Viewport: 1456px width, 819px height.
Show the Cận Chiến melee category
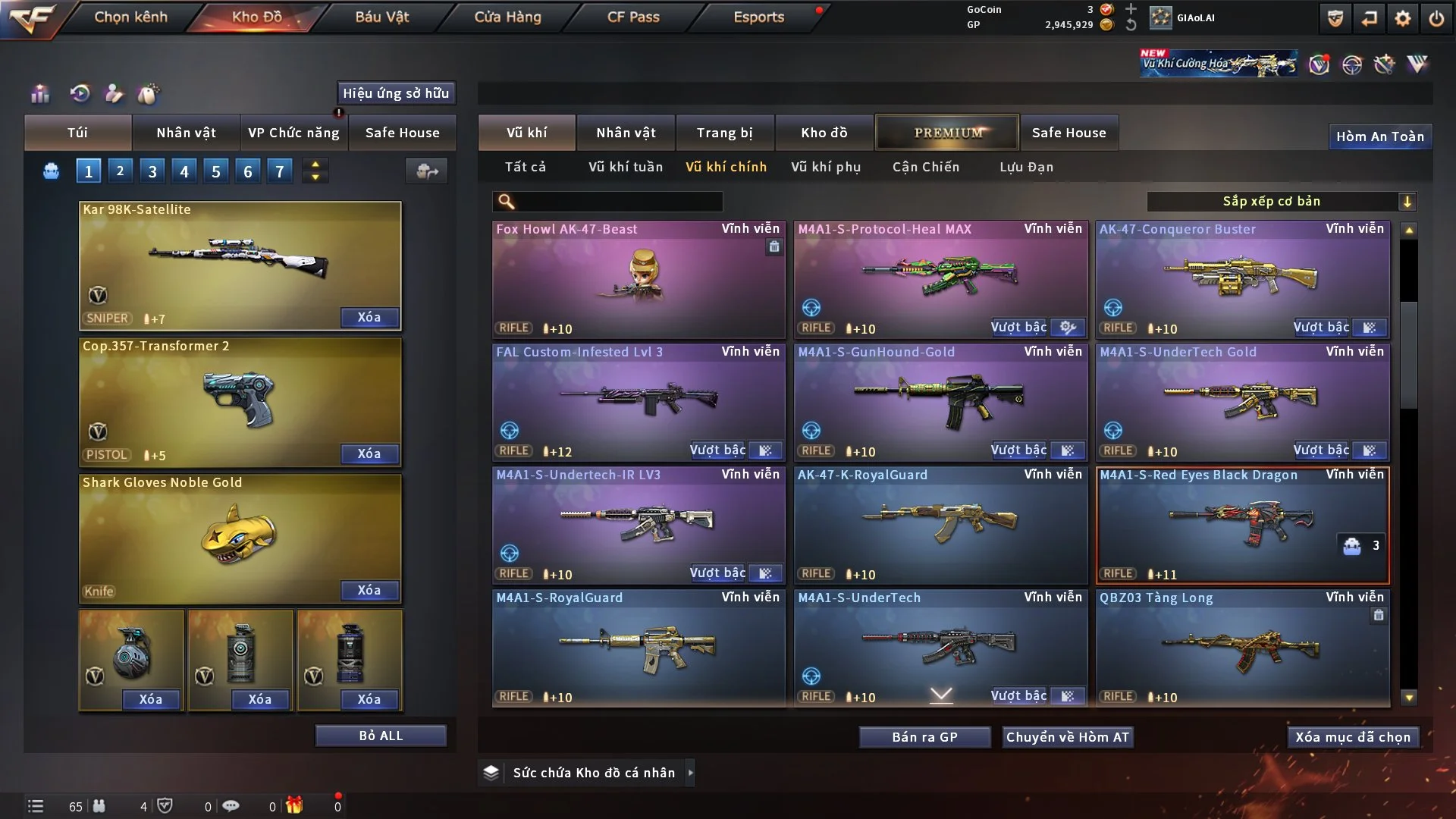coord(925,167)
